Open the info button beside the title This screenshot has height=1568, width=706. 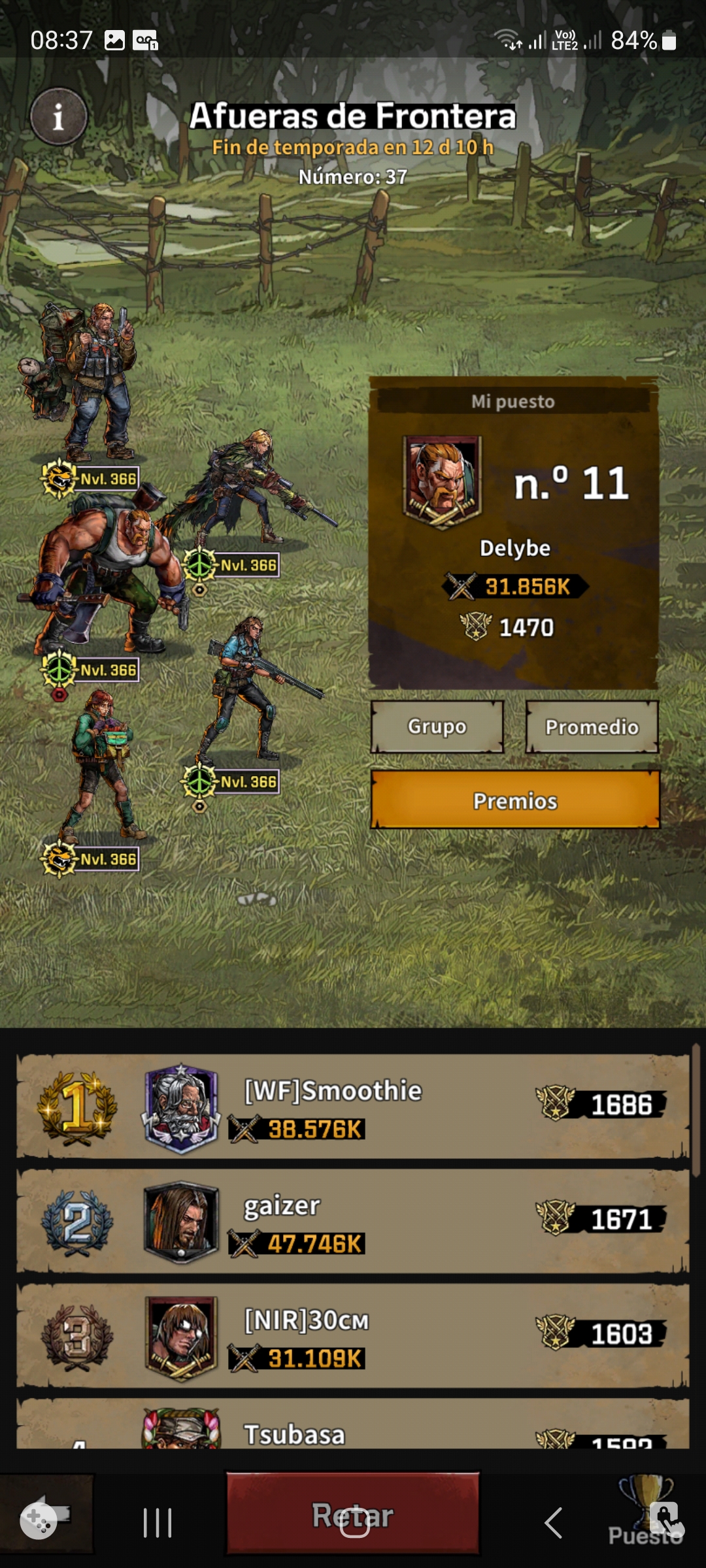pos(58,117)
